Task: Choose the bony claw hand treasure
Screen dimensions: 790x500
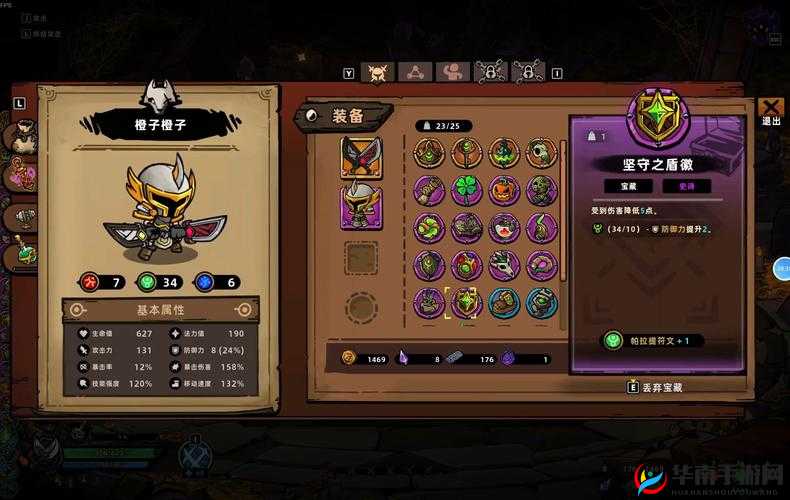Action: [x=504, y=265]
